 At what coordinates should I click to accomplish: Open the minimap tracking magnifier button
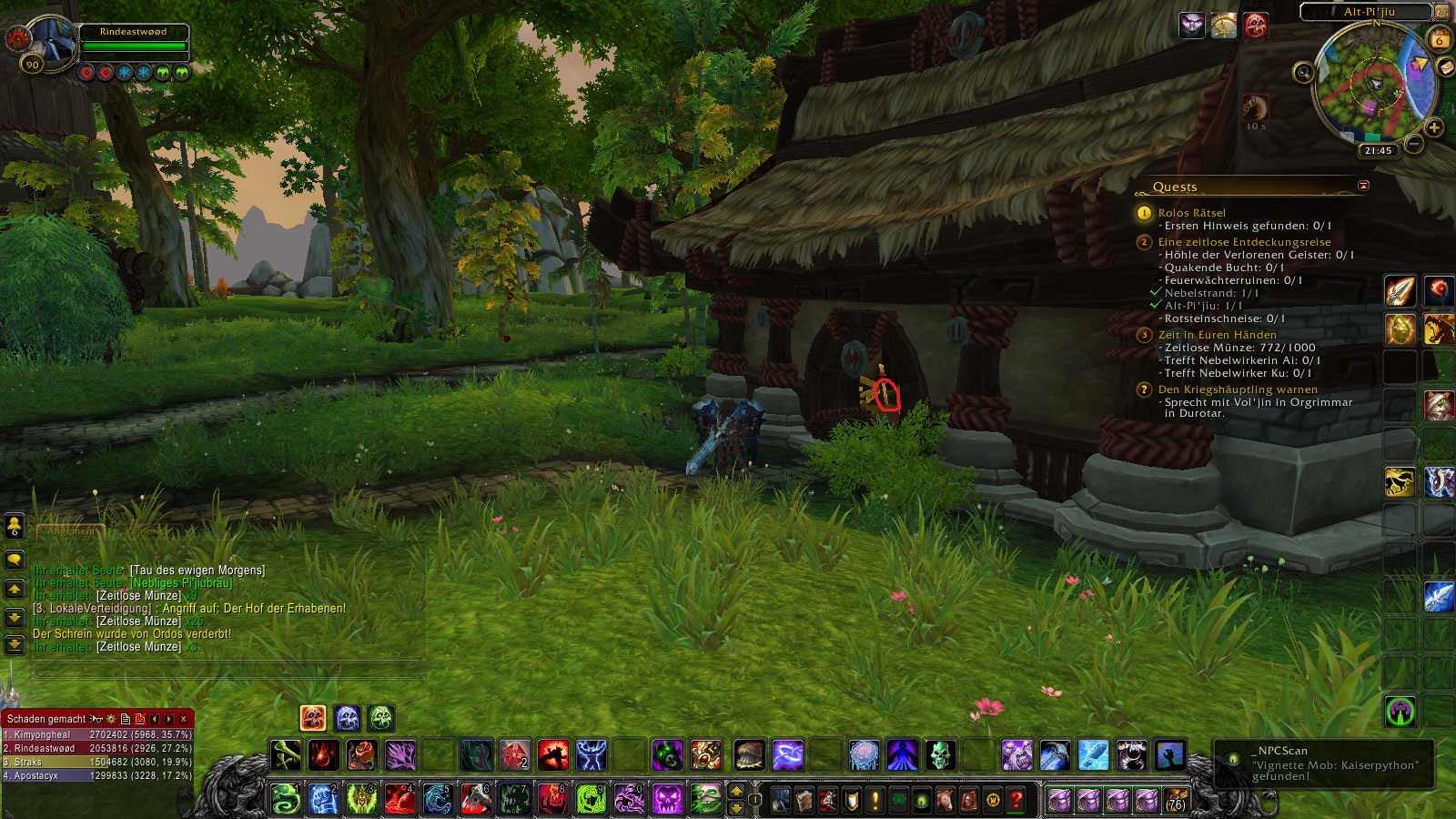1304,72
